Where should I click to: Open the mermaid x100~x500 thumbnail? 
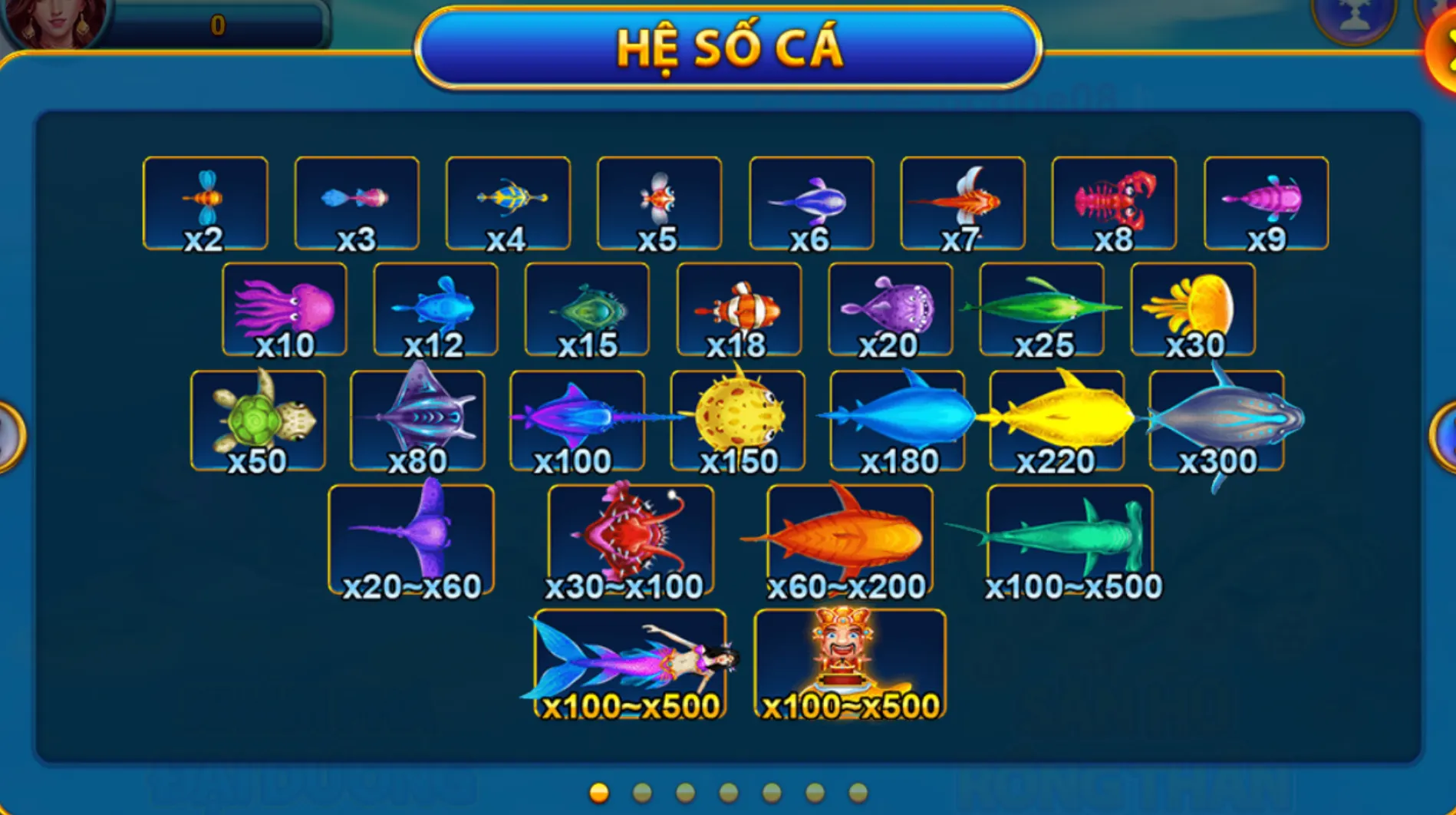(x=629, y=660)
